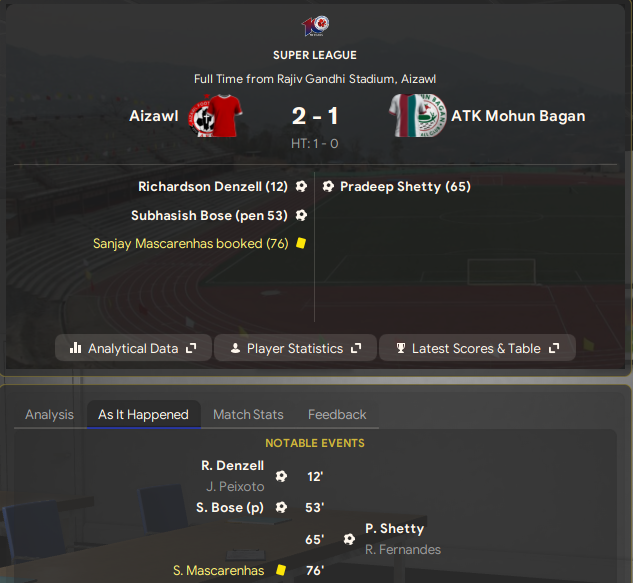Select penalty scorer Subhasish Bose
The width and height of the screenshot is (633, 583).
(209, 215)
